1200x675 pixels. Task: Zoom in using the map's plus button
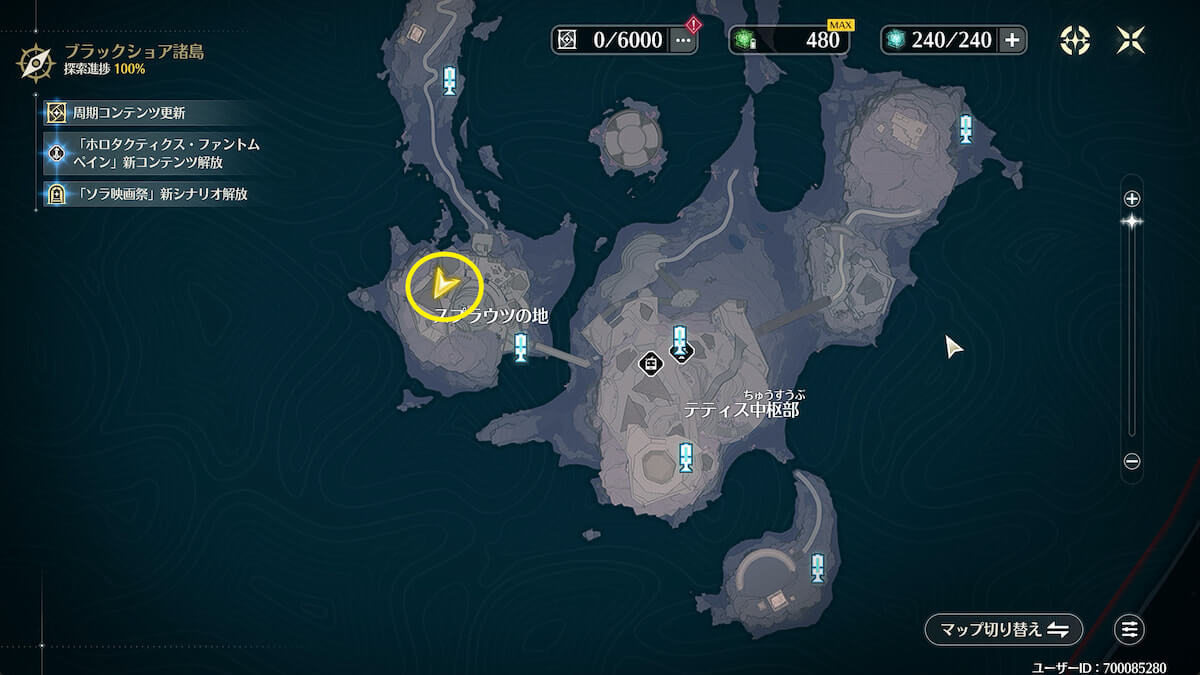coord(1132,198)
